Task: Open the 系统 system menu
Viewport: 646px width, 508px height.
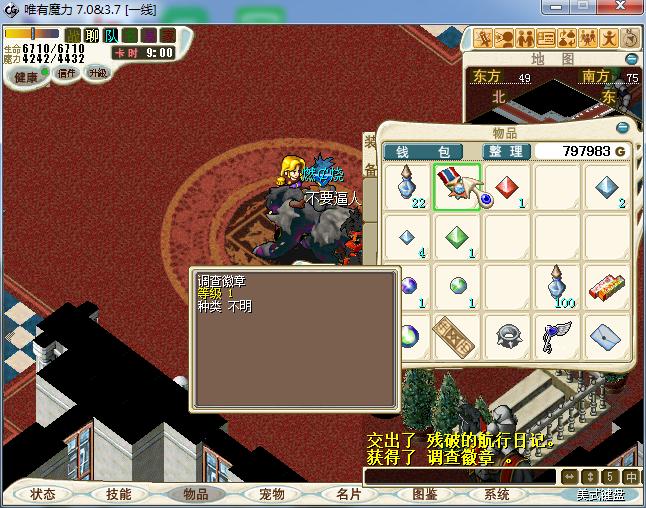Action: (497, 494)
